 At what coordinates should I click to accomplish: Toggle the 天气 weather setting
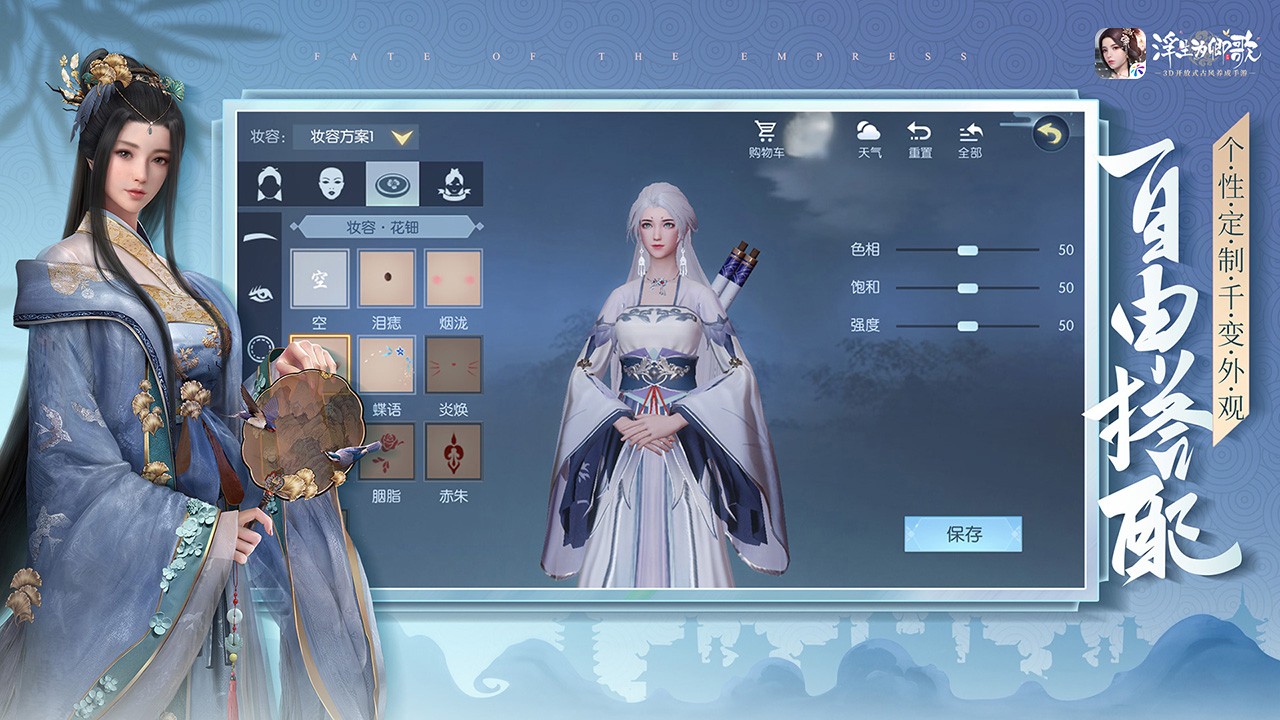coord(869,139)
